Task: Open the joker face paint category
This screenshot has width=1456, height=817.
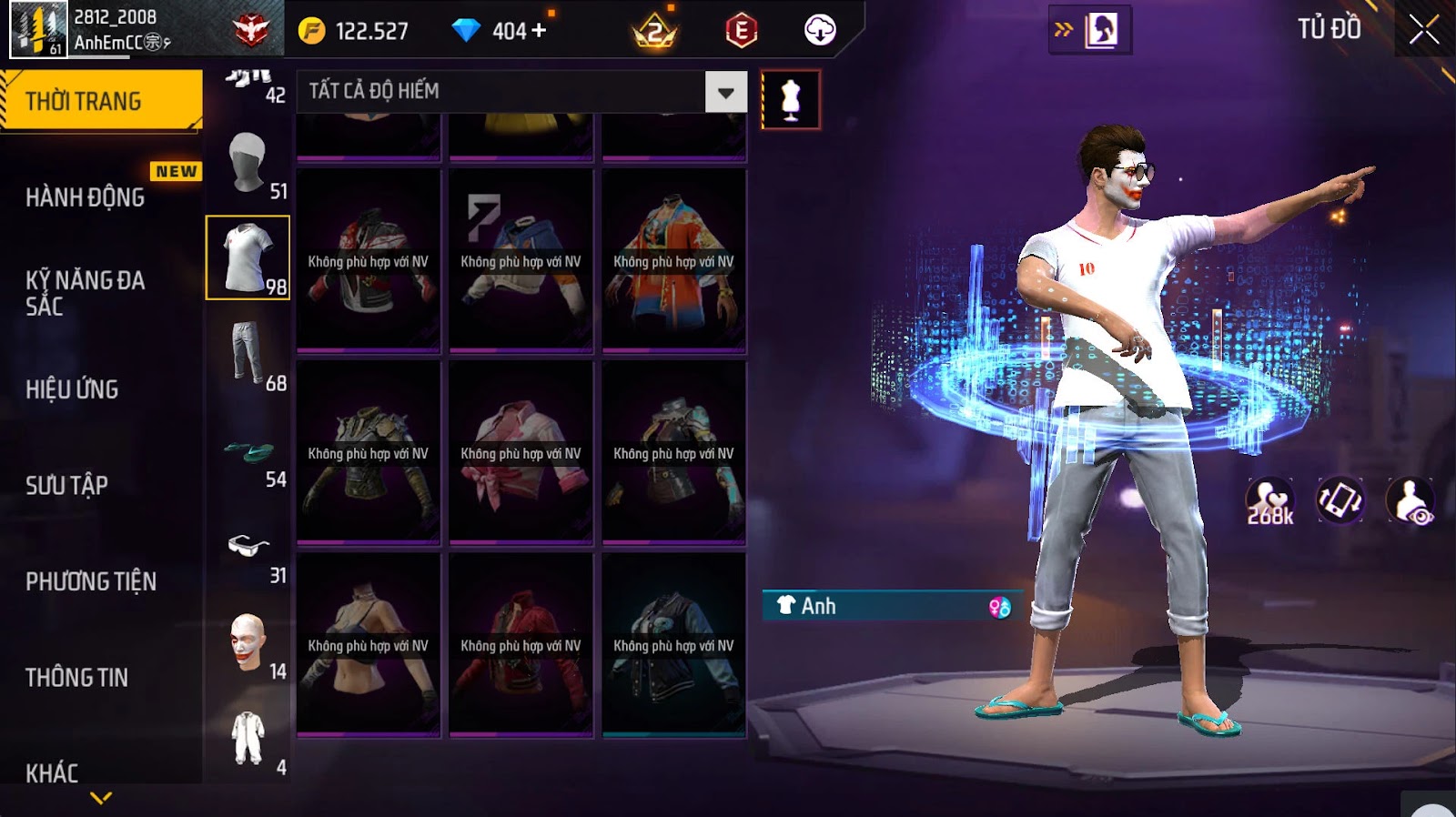Action: [248, 642]
